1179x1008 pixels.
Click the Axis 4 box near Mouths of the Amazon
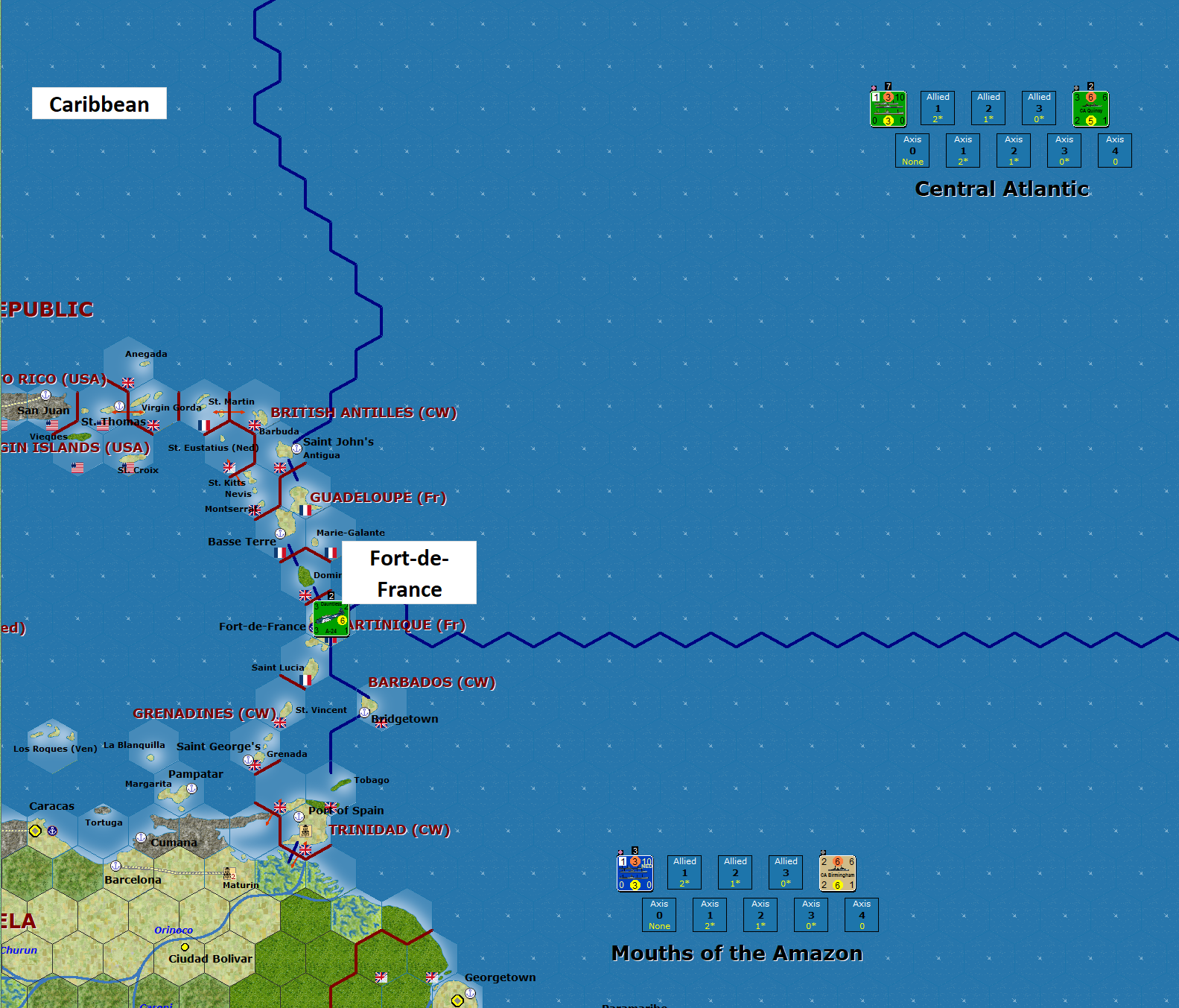click(862, 914)
